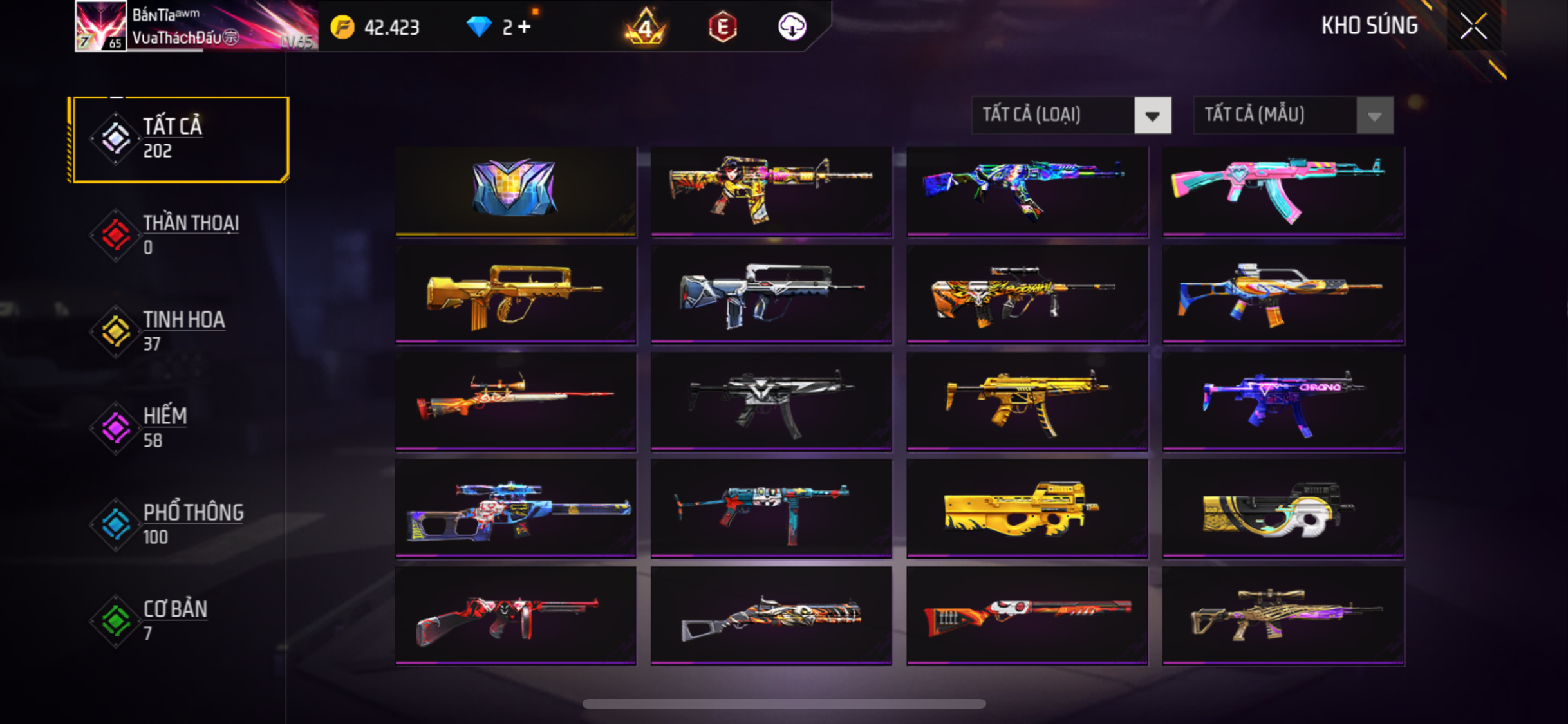Select the blue-purple crystal box item
The width and height of the screenshot is (1568, 724).
pos(516,190)
